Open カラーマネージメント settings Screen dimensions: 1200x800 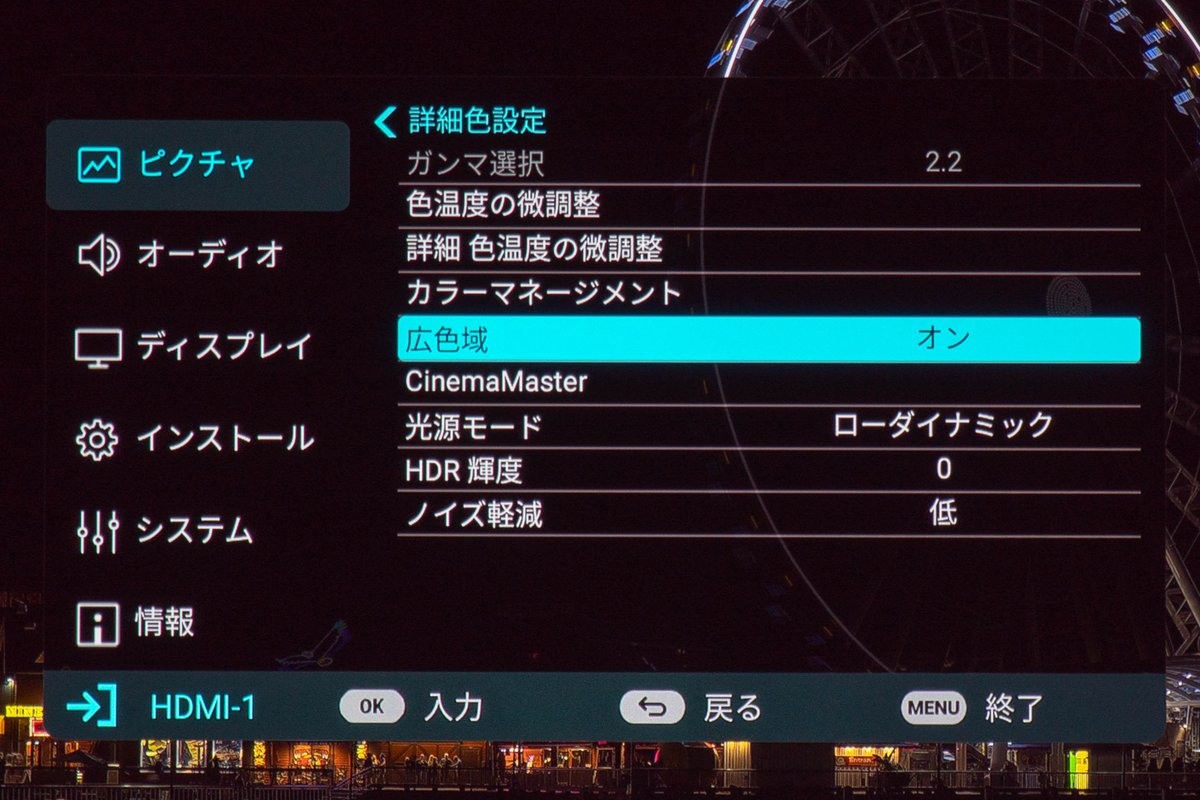coord(768,294)
